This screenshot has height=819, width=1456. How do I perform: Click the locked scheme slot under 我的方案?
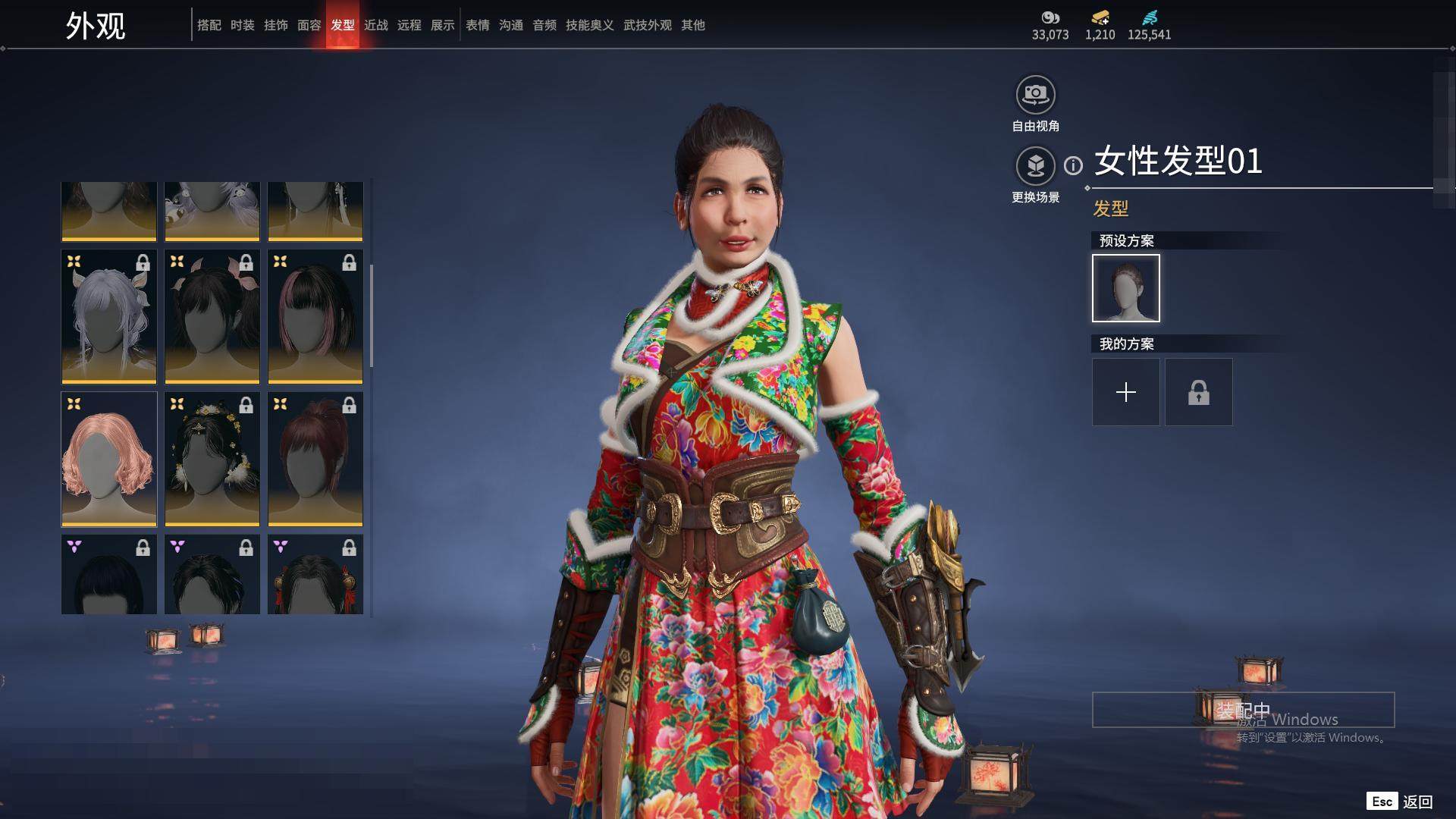tap(1199, 392)
